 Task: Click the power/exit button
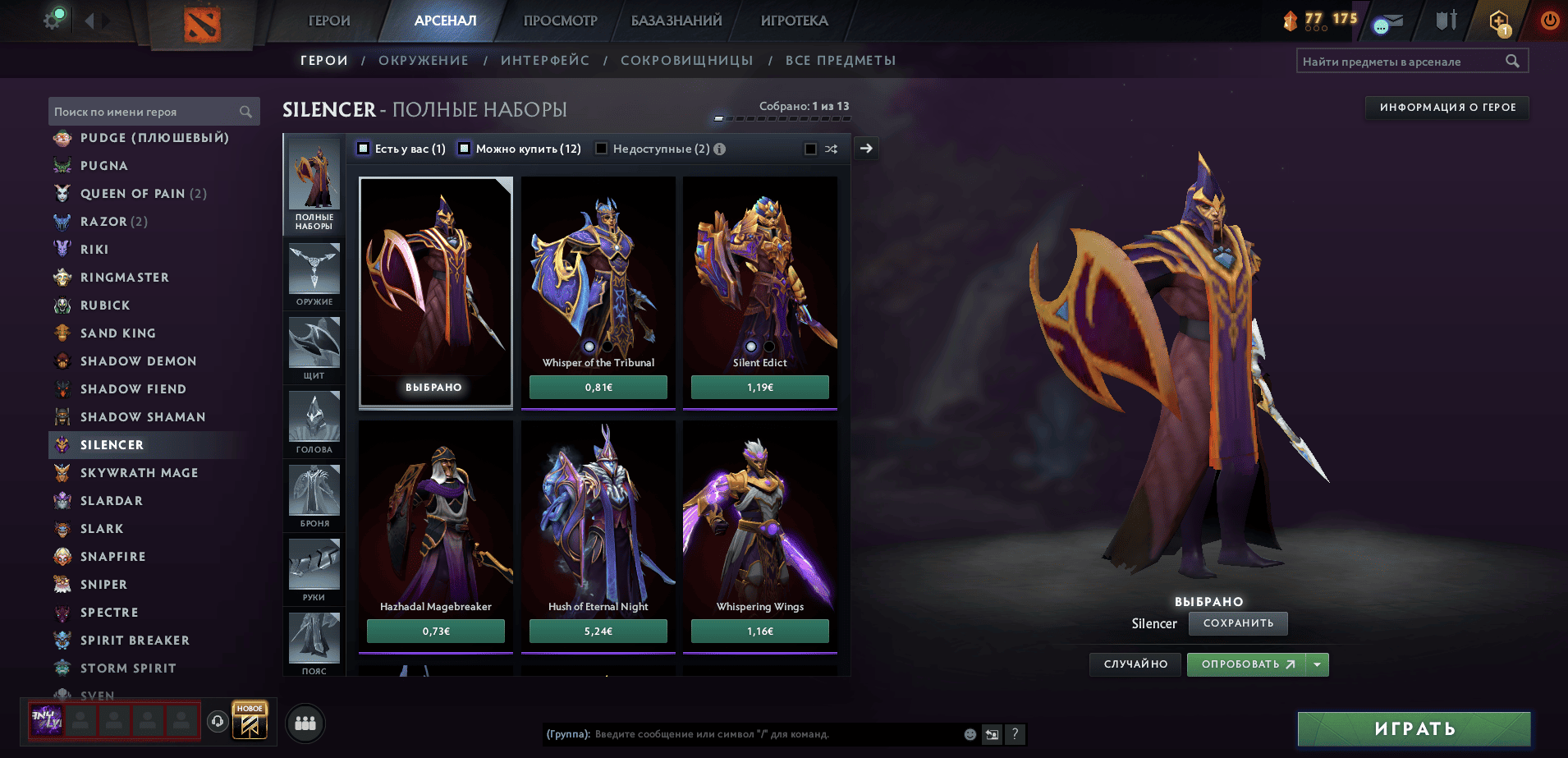click(x=1548, y=21)
